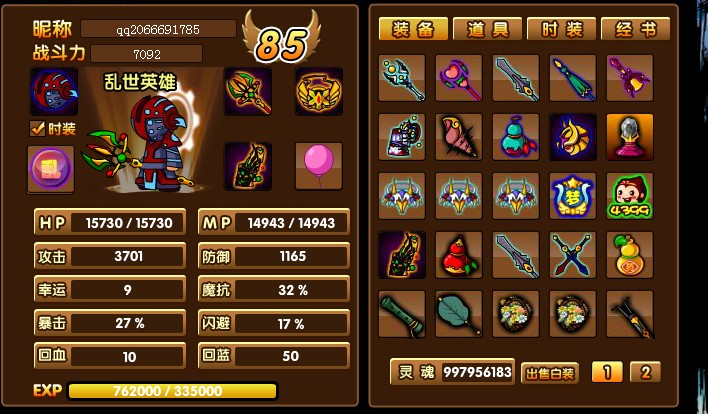Screen dimensions: 708x414
Task: Select inventory page 1
Action: [x=607, y=373]
